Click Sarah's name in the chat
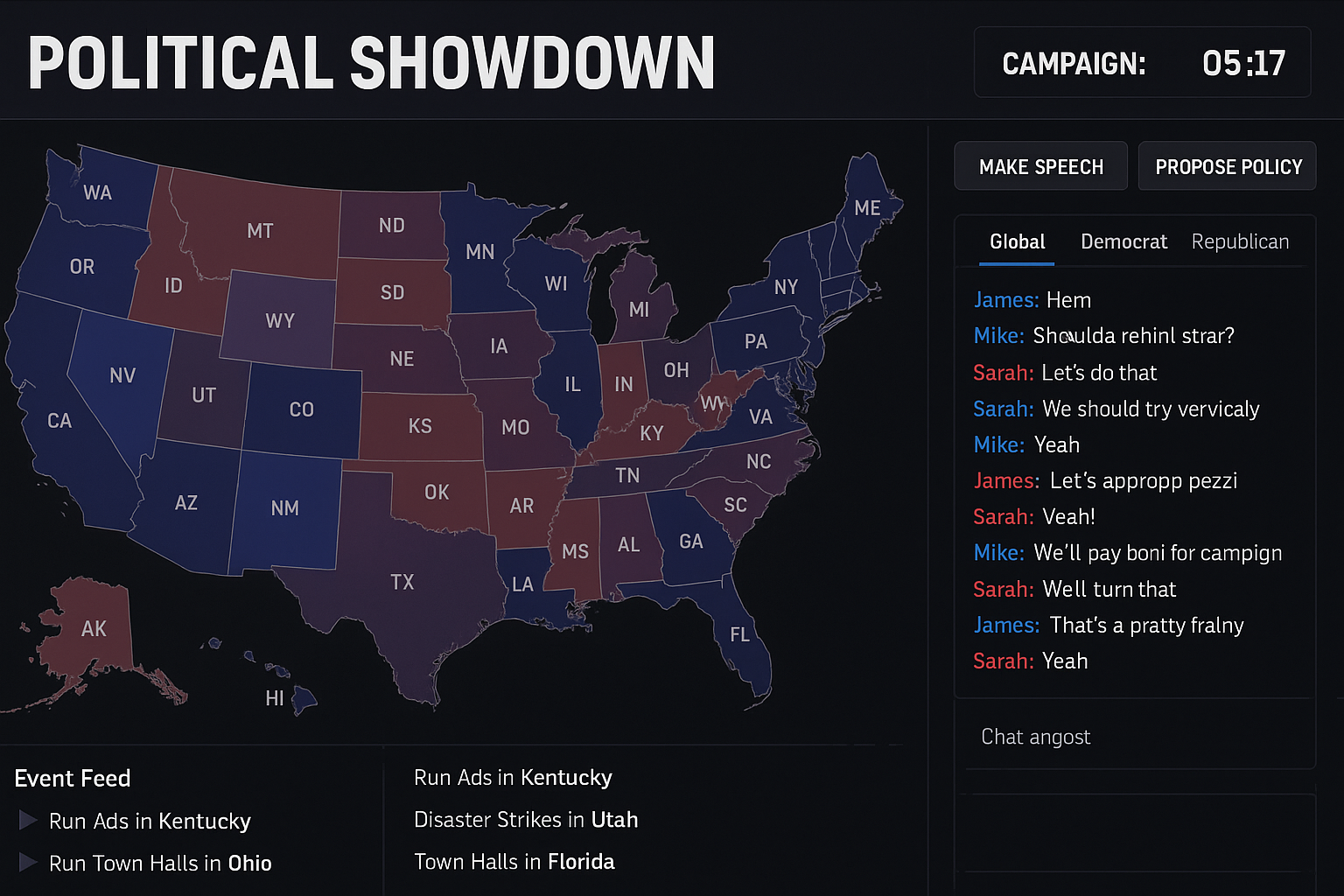 pos(1003,372)
